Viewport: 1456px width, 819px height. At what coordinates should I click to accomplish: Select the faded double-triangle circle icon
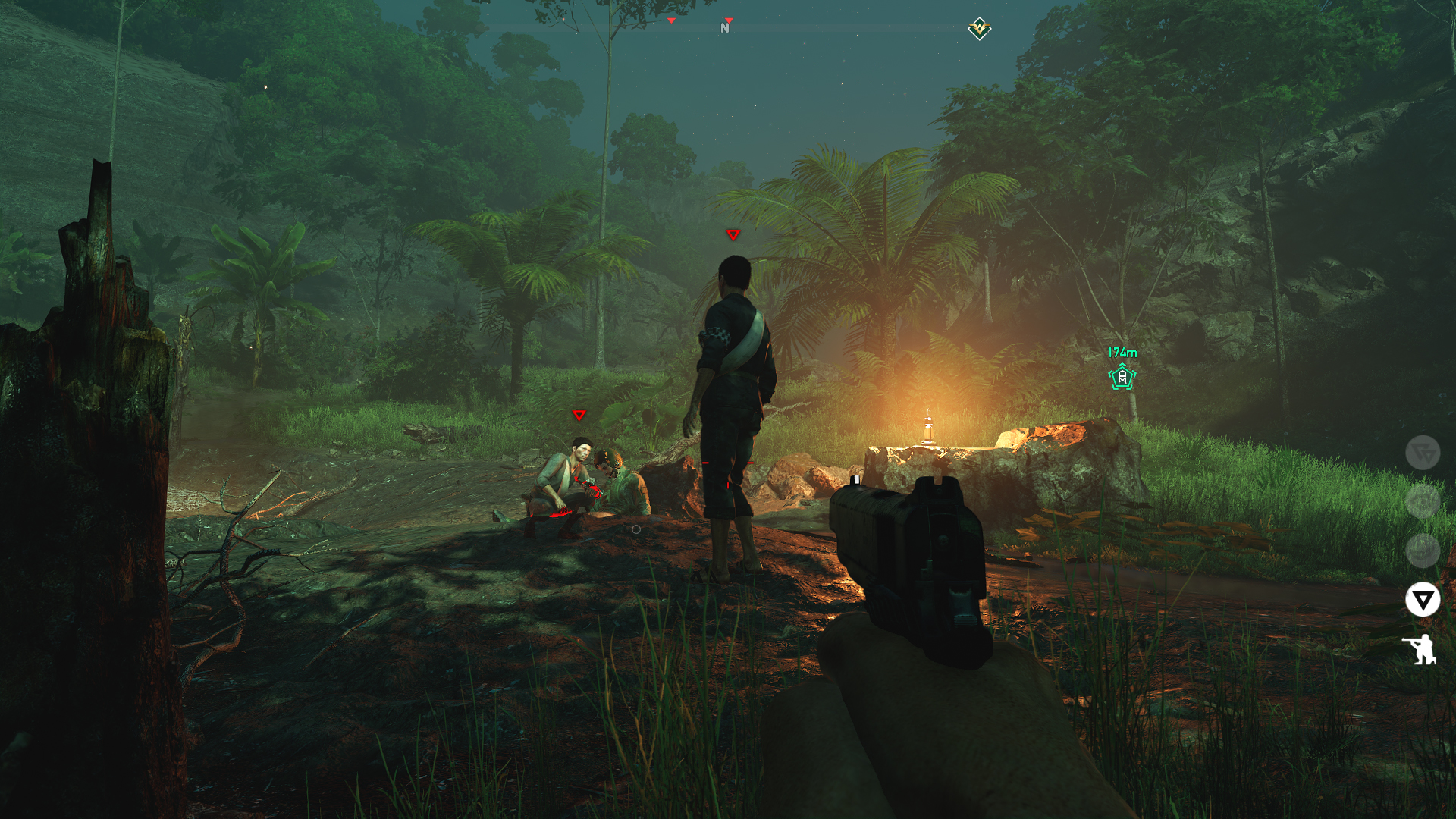(1422, 453)
